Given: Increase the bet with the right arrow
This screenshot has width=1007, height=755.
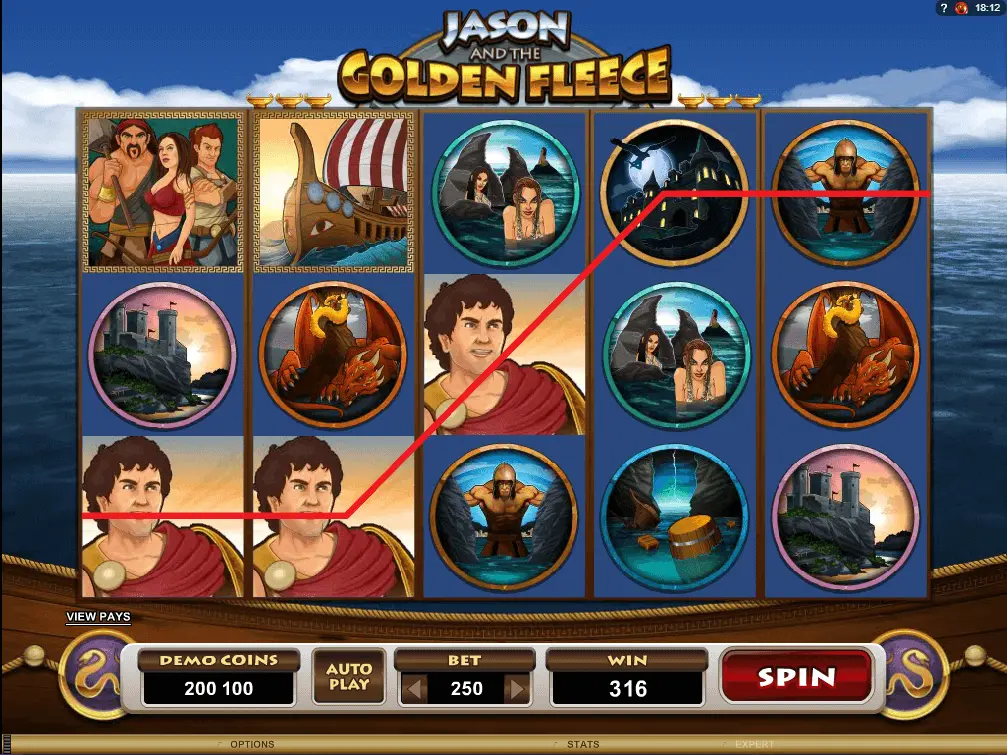Looking at the screenshot, I should click(516, 688).
